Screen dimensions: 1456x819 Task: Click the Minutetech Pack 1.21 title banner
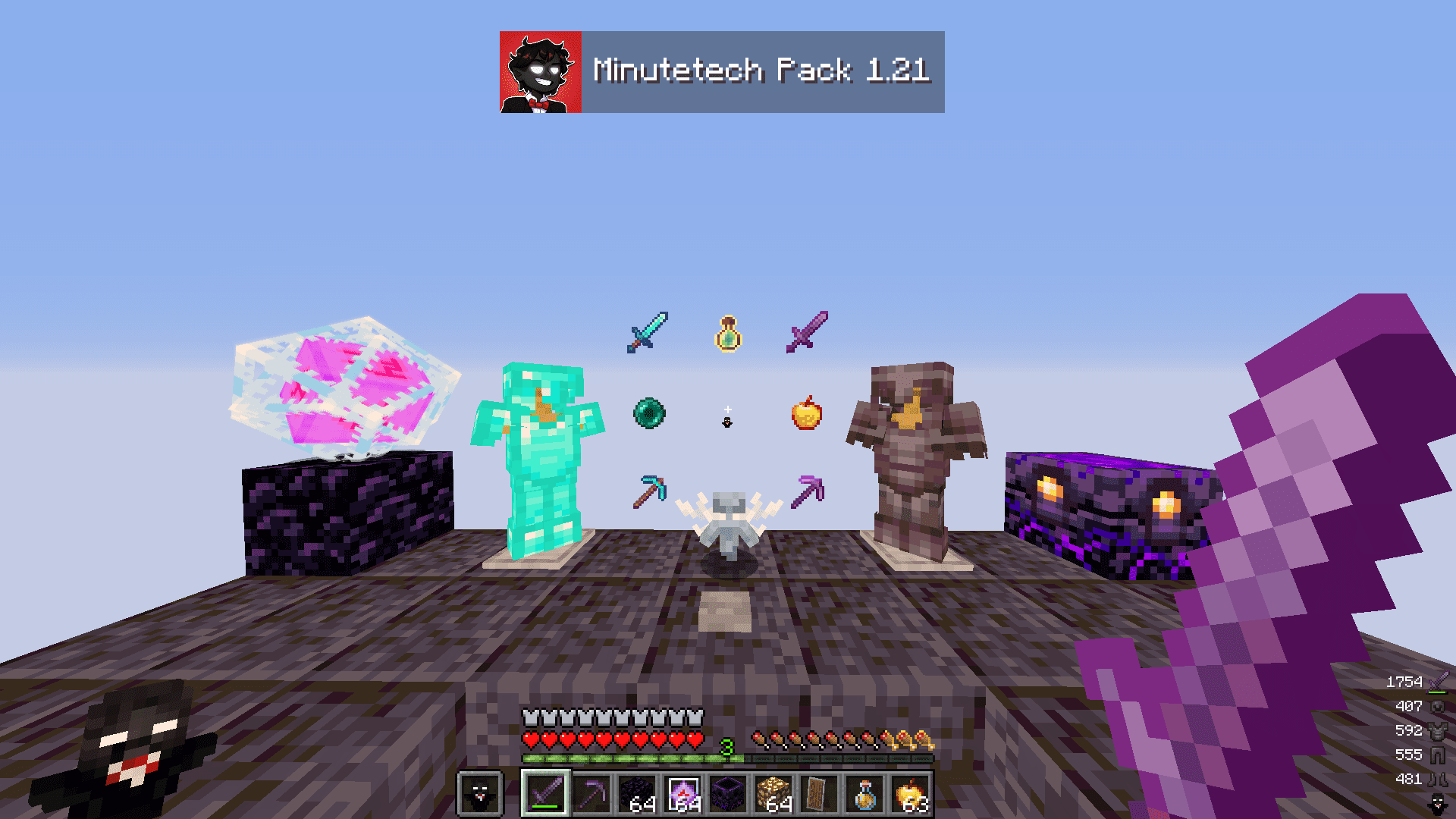[758, 72]
